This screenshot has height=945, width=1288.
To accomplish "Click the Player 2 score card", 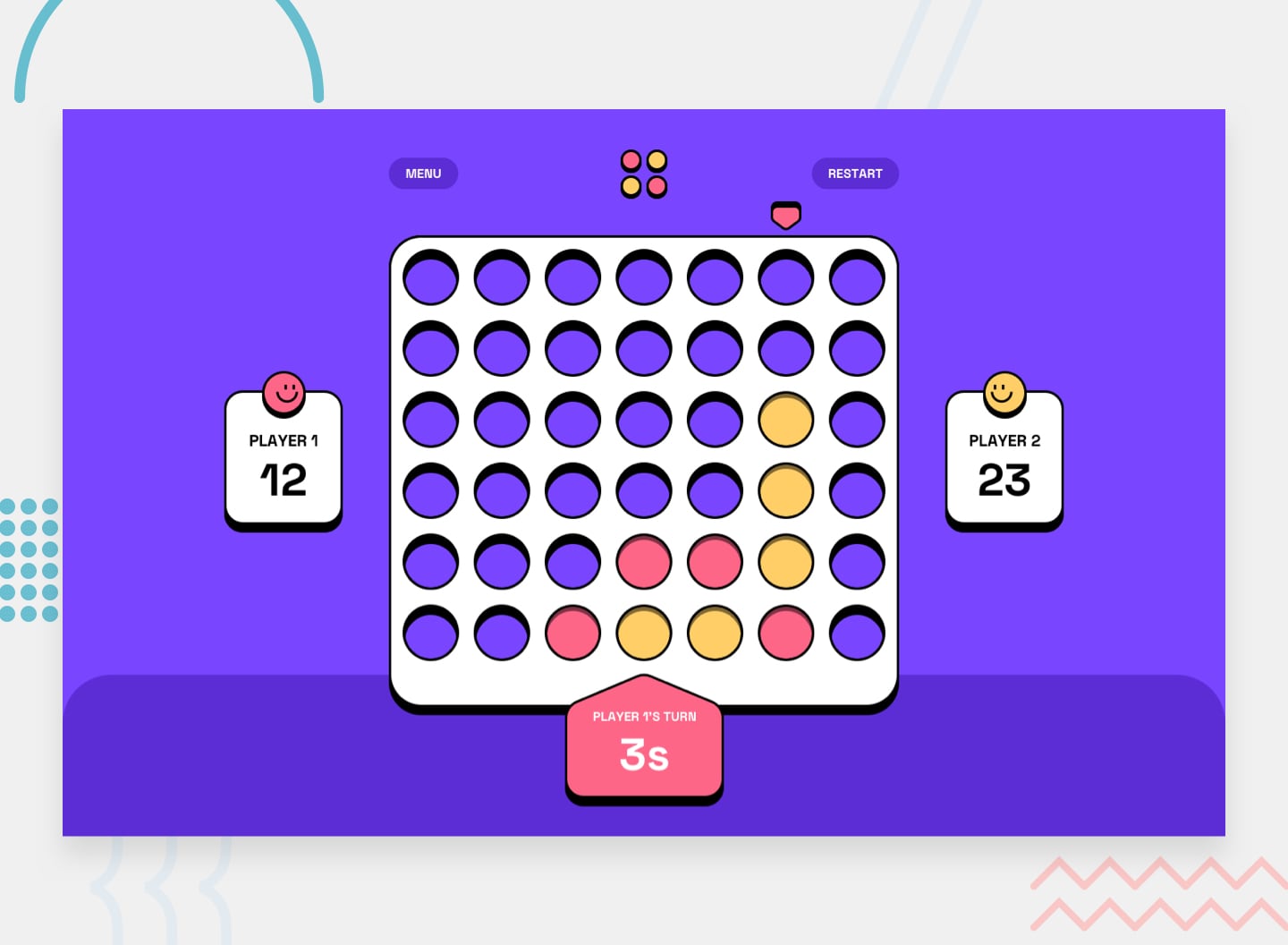I will 1004,458.
